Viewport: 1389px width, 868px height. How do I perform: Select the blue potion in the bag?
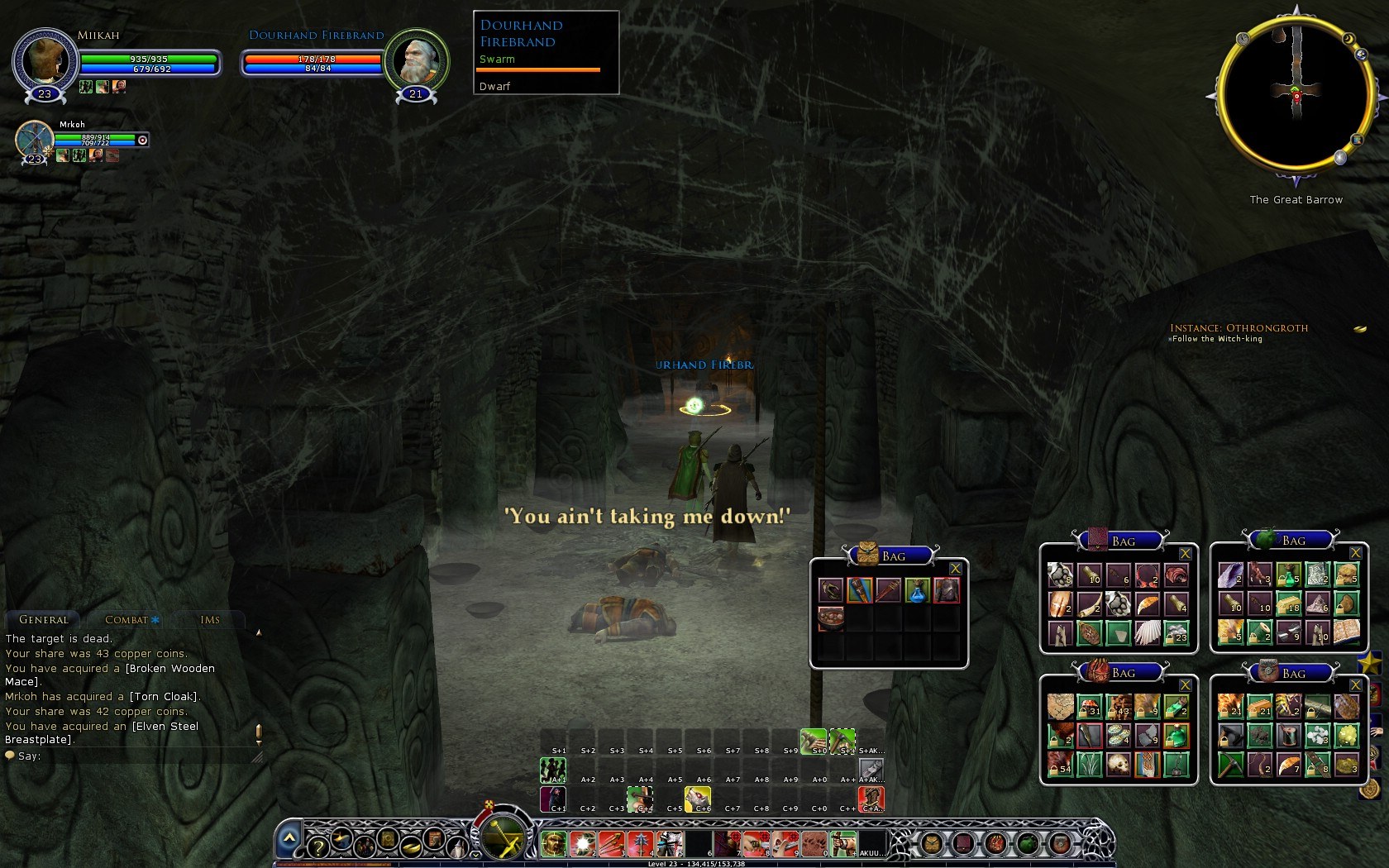(x=917, y=590)
